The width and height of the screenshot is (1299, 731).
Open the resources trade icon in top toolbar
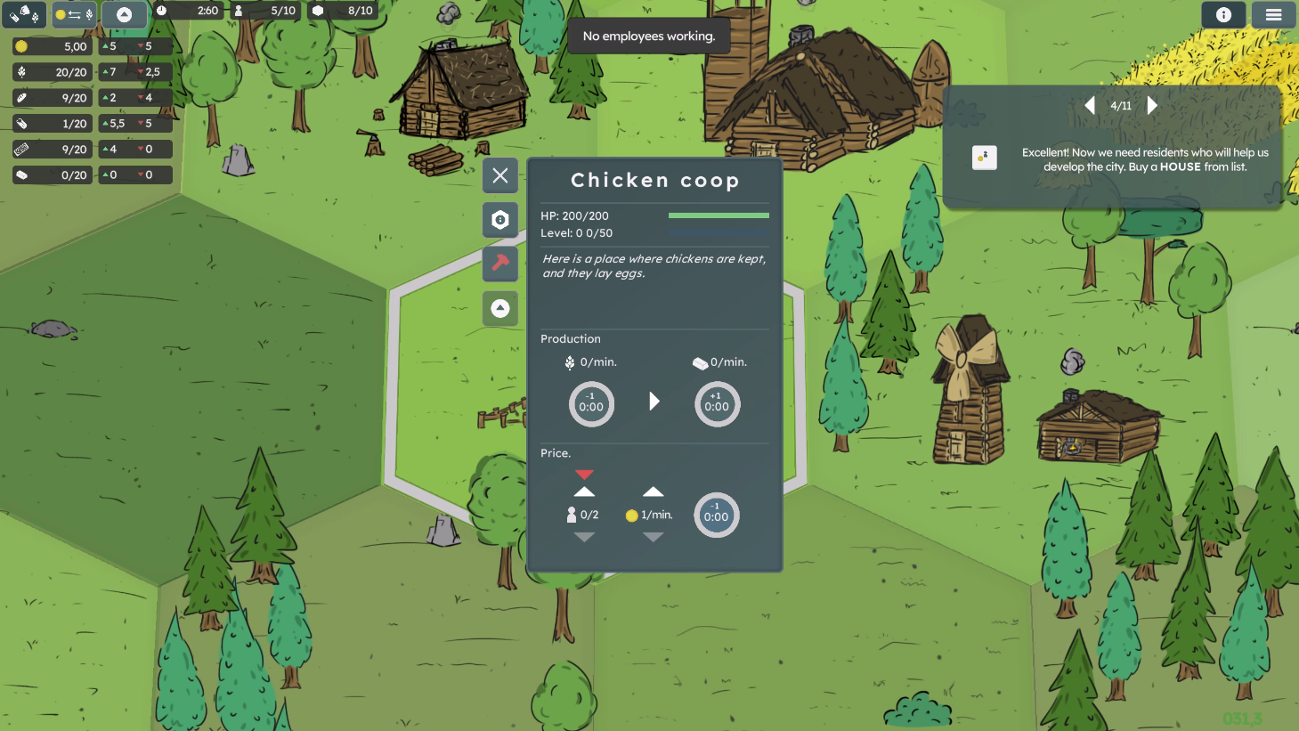(22, 14)
